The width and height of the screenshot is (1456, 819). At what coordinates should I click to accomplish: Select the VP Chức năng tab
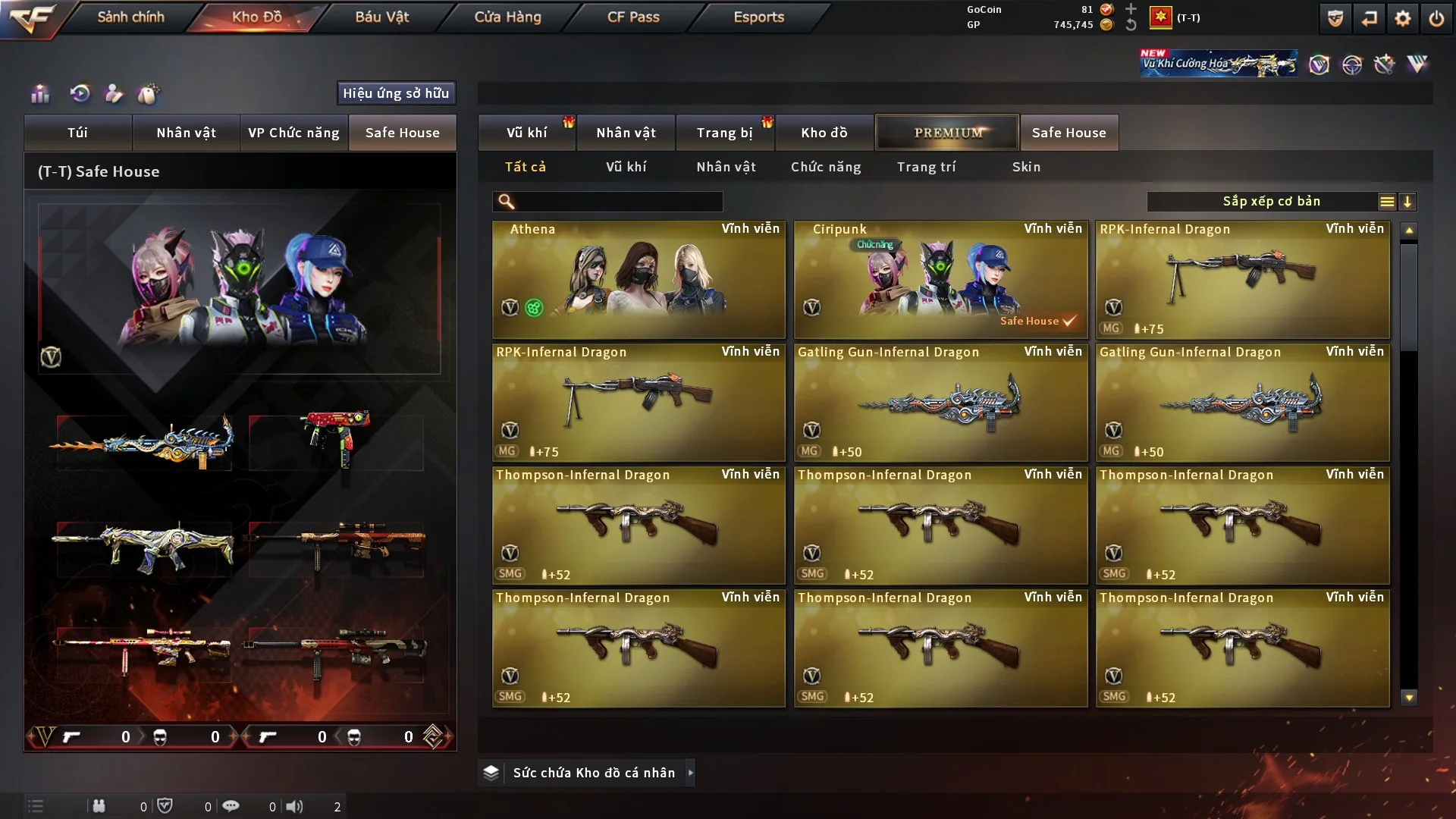[293, 133]
